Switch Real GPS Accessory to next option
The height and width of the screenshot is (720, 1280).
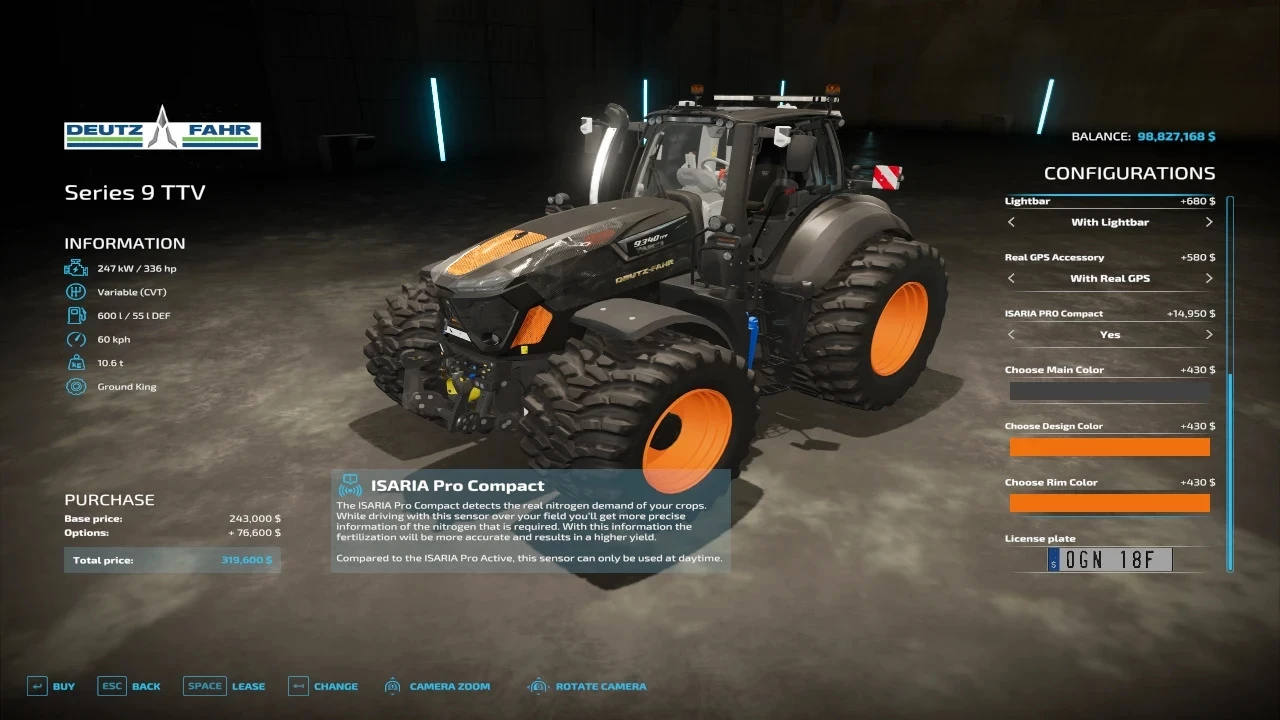(x=1209, y=278)
